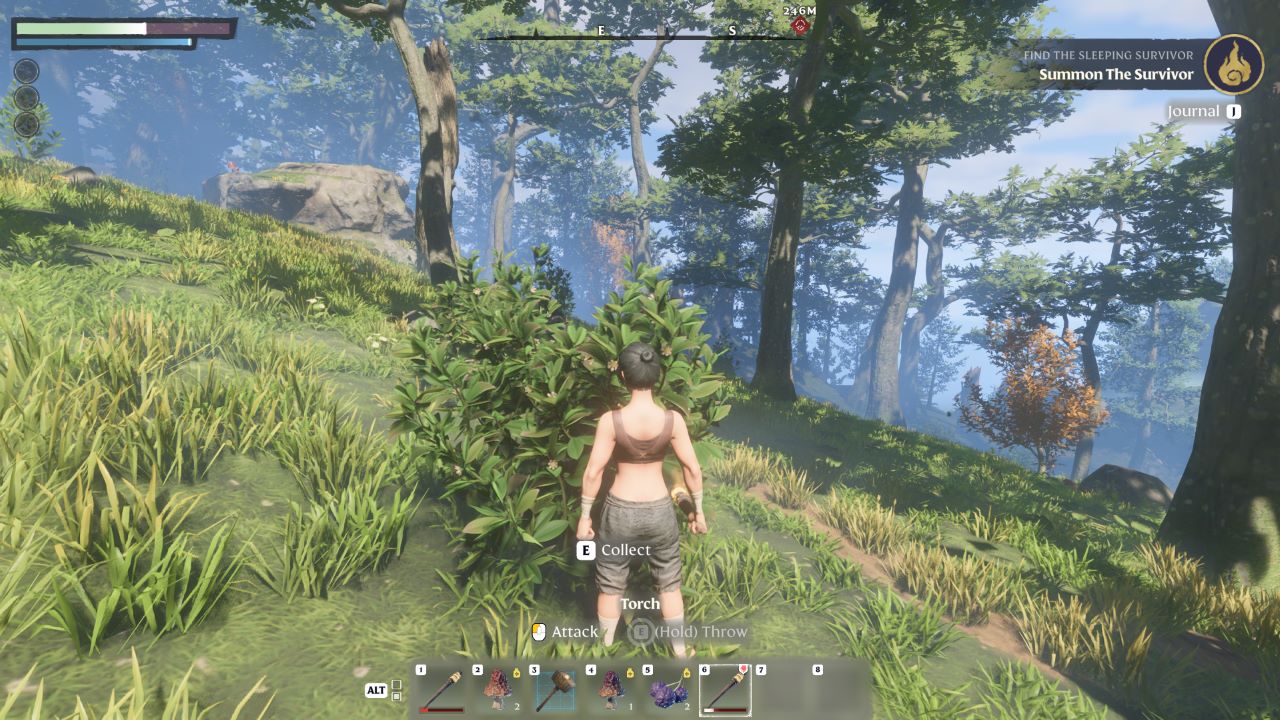Viewport: 1280px width, 720px height.
Task: Click the green health bar
Action: point(78,29)
